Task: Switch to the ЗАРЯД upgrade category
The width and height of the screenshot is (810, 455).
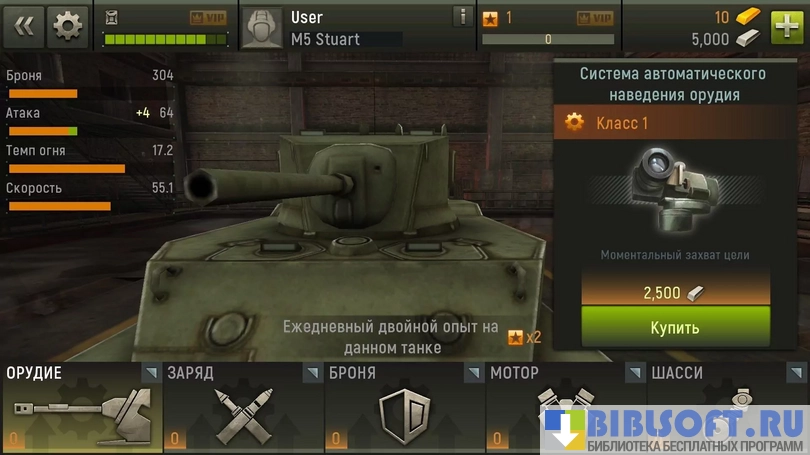Action: click(243, 407)
